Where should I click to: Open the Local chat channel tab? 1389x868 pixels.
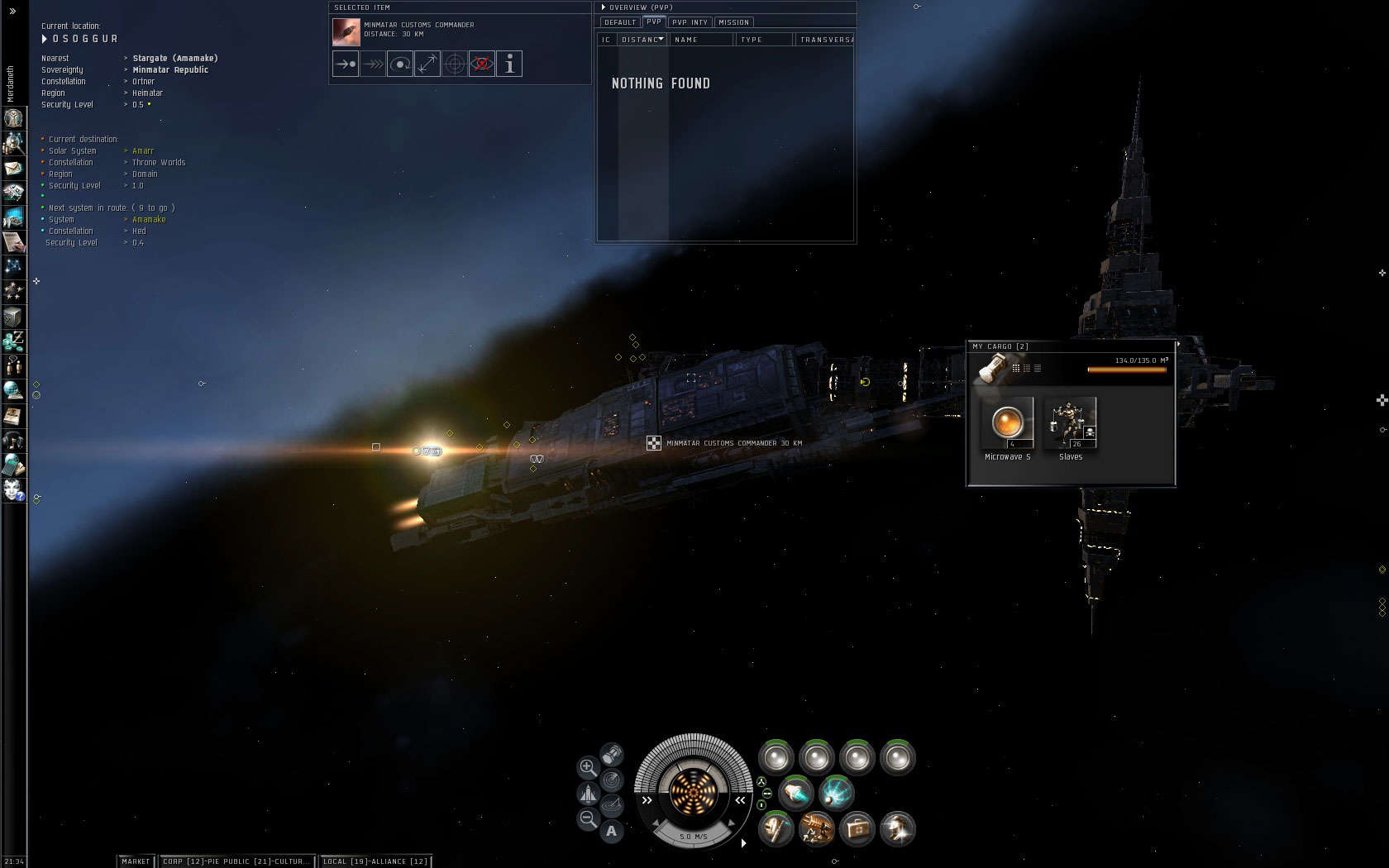(x=375, y=861)
